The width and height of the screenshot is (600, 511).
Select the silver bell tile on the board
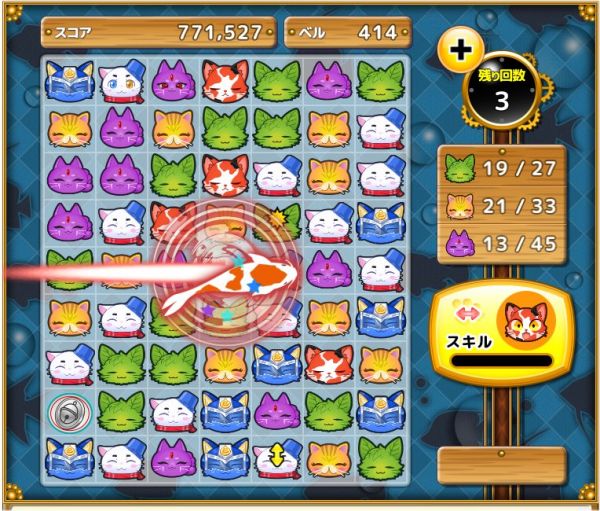pos(70,410)
